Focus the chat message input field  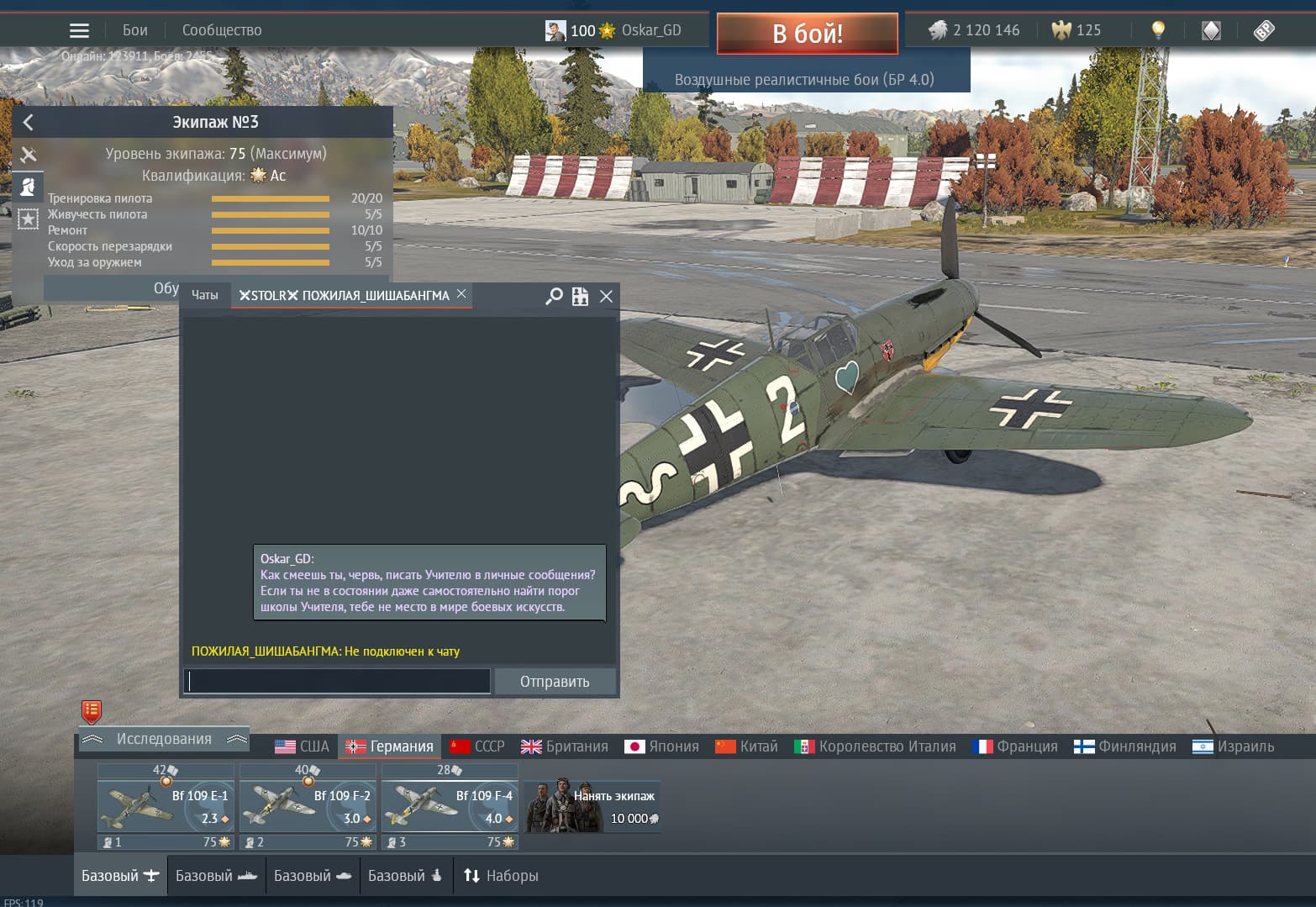tap(337, 681)
